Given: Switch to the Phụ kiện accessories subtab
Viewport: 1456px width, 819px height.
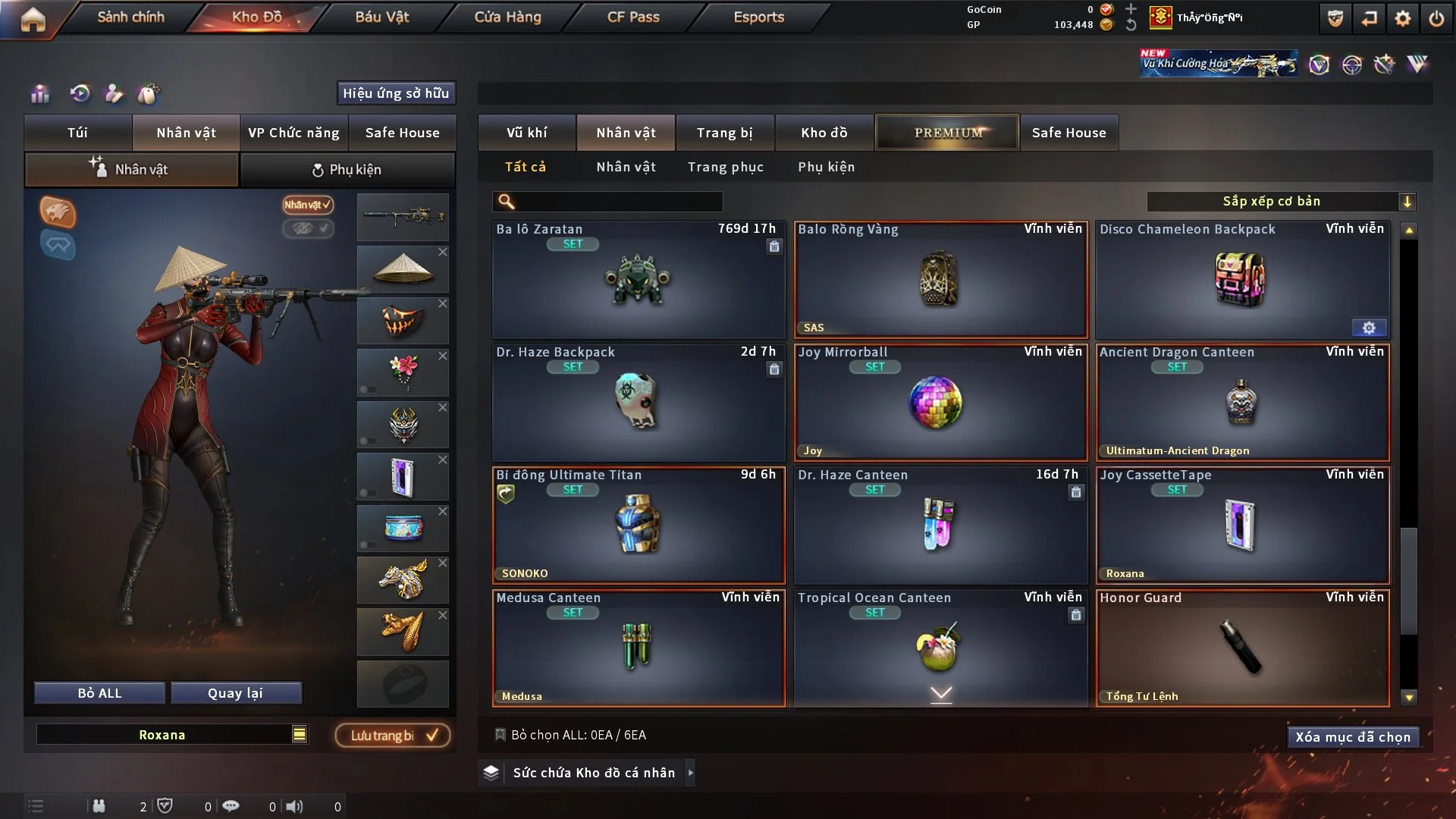Looking at the screenshot, I should click(347, 170).
